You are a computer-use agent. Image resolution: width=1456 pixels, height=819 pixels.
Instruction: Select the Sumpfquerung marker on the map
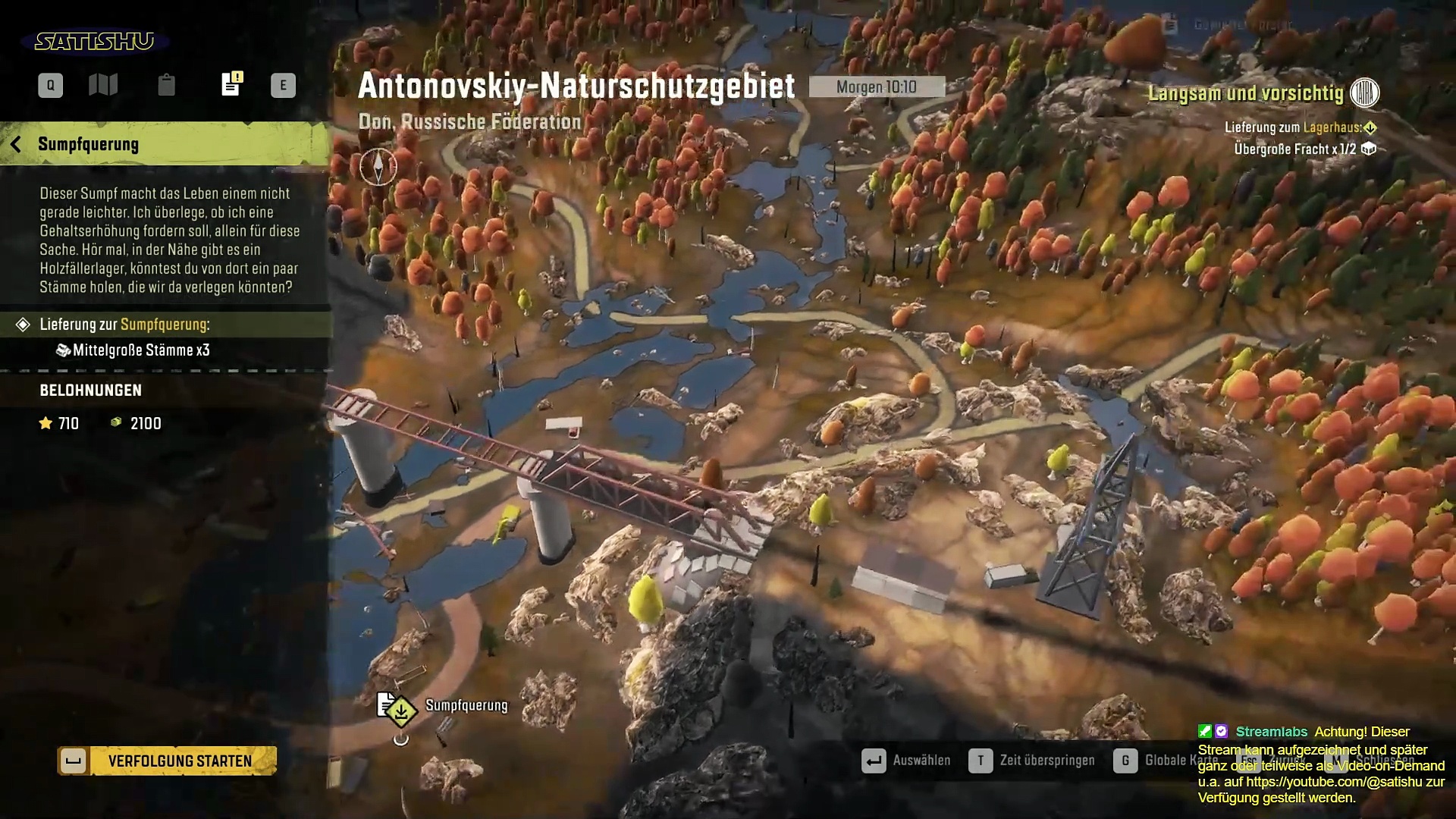(x=400, y=711)
